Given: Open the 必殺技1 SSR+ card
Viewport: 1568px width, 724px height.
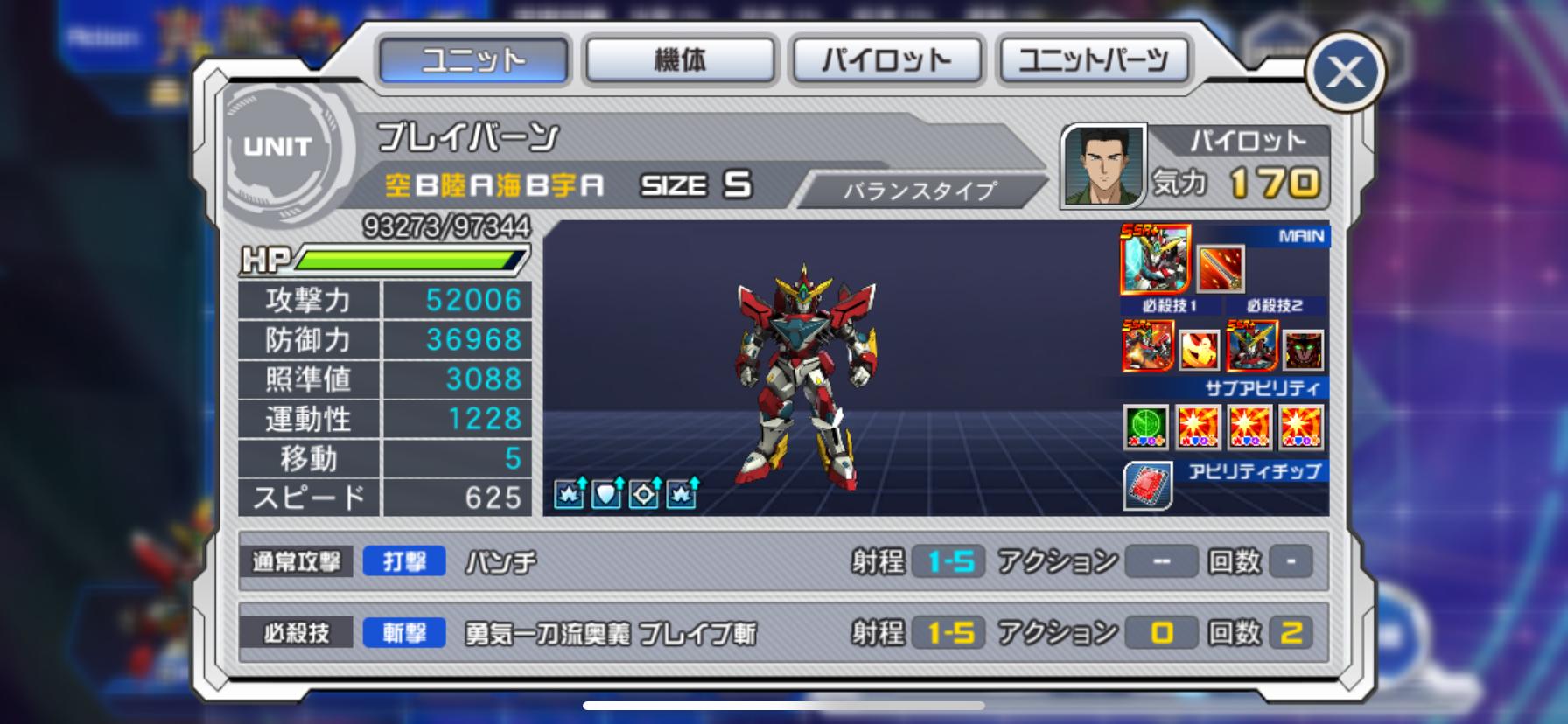Looking at the screenshot, I should tap(1148, 345).
